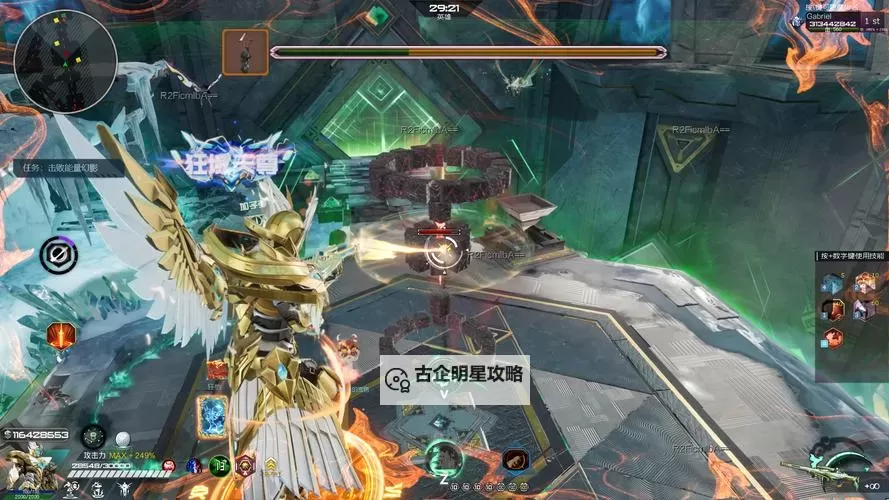Screen dimensions: 889x500
Task: Activate the Z-key circular character skill
Action: coord(444,459)
